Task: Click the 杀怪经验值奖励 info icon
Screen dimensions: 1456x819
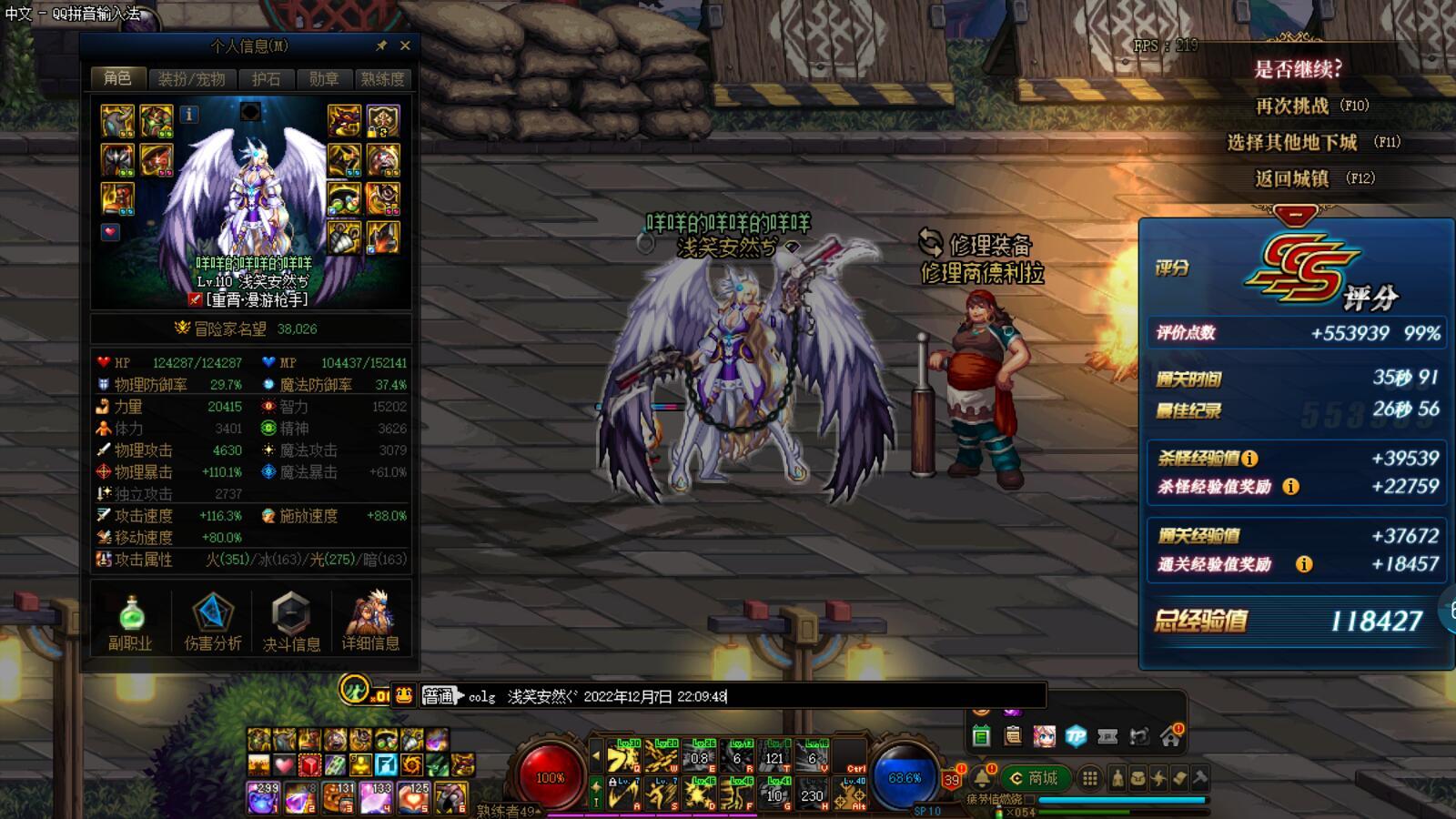Action: (1290, 487)
